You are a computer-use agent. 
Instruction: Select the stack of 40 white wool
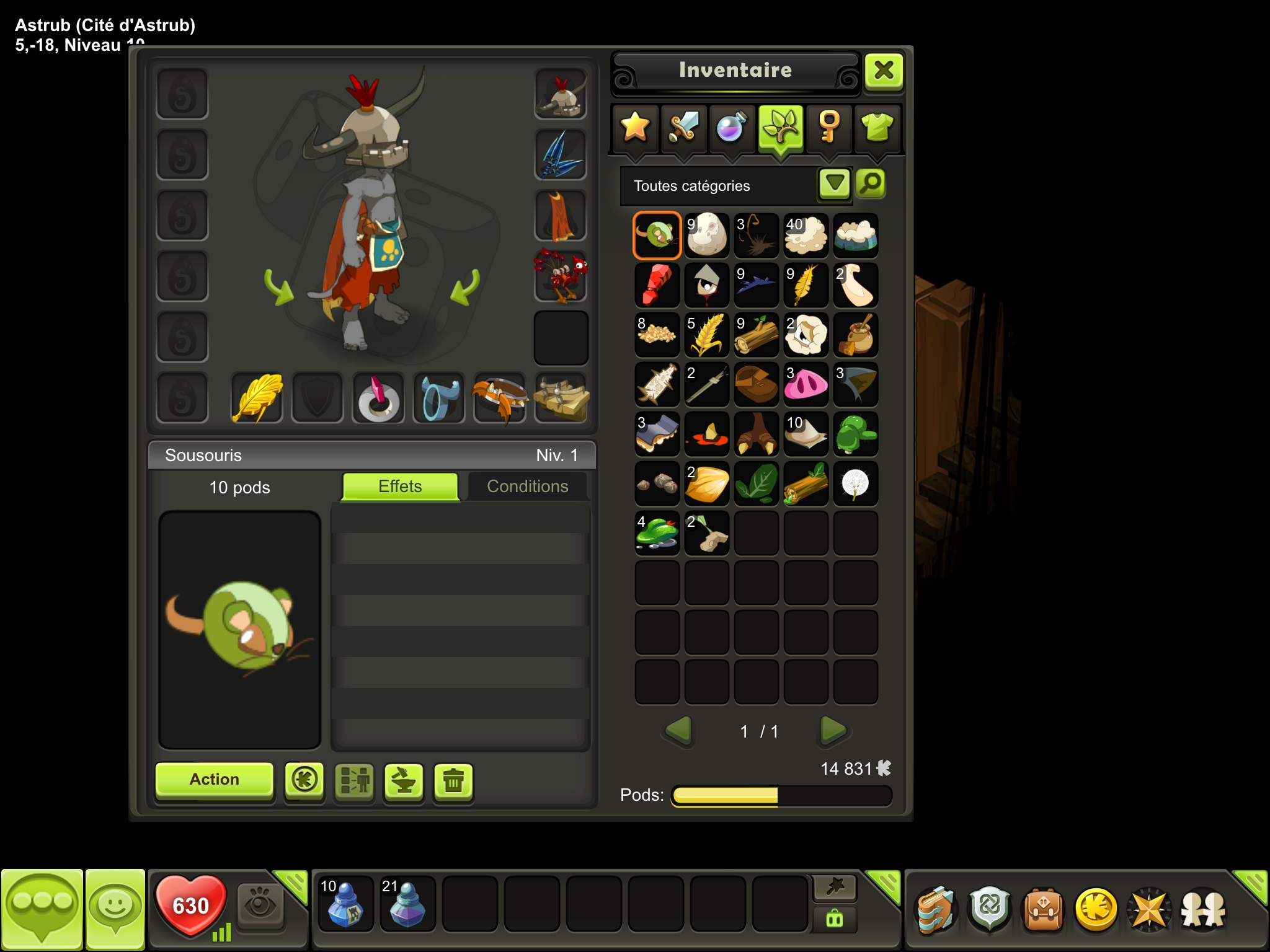[x=806, y=236]
